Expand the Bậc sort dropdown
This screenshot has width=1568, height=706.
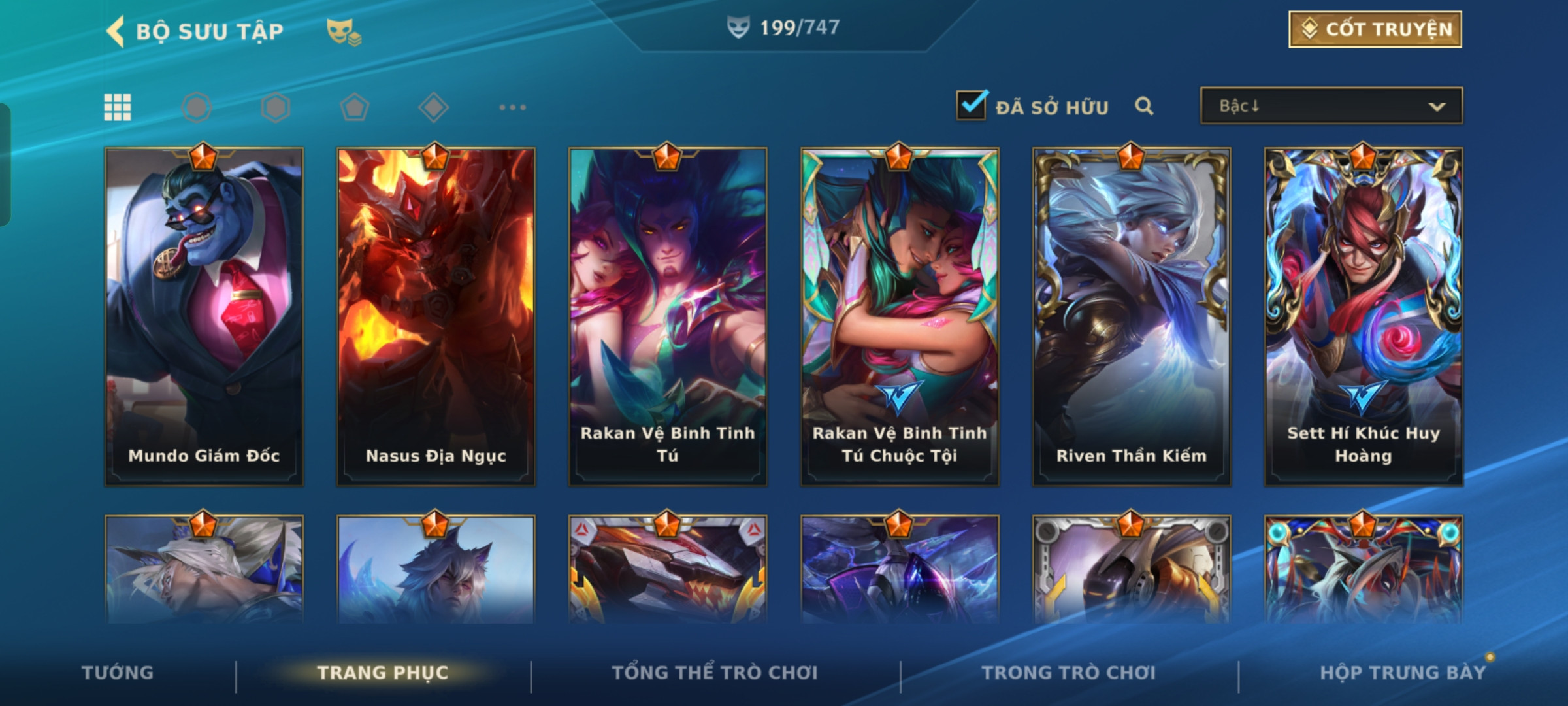coord(1331,106)
